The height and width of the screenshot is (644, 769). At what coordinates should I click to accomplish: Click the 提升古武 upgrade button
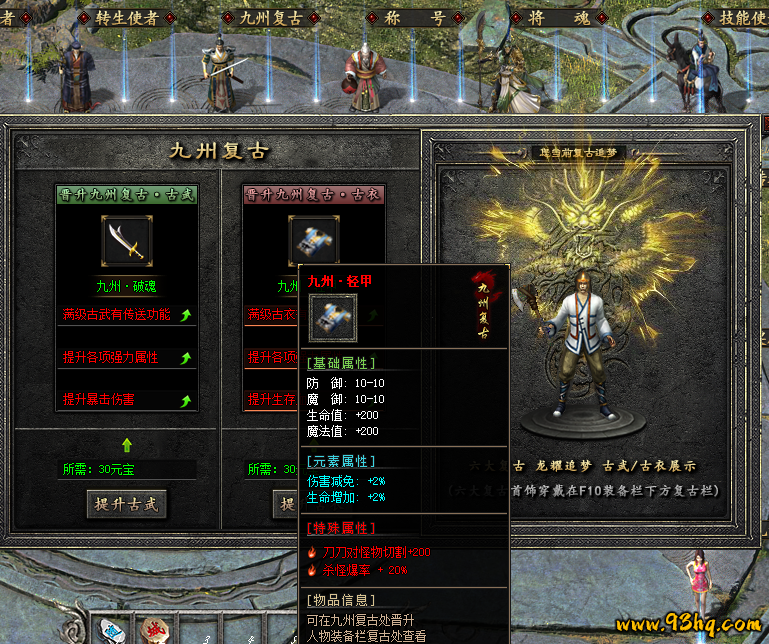[126, 504]
